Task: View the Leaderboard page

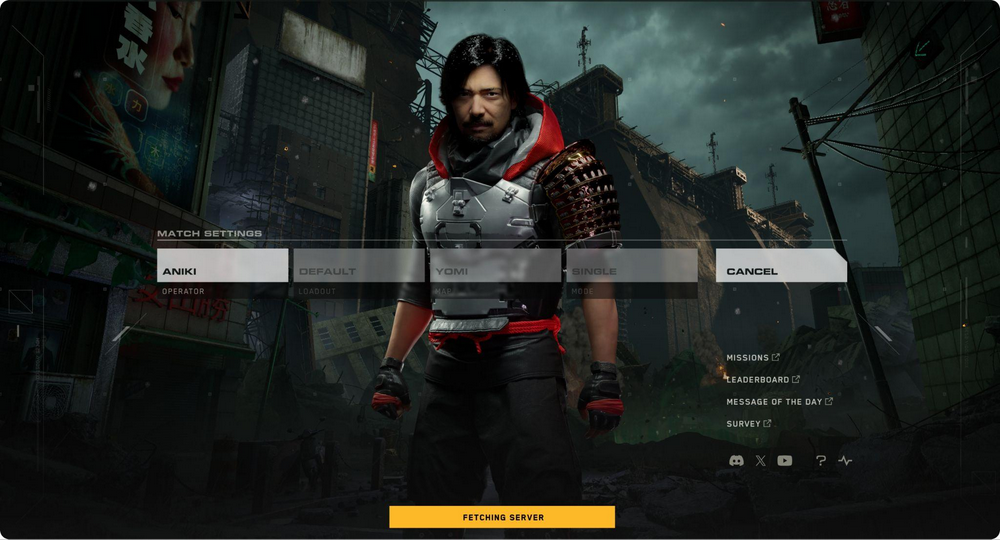Action: pyautogui.click(x=762, y=380)
